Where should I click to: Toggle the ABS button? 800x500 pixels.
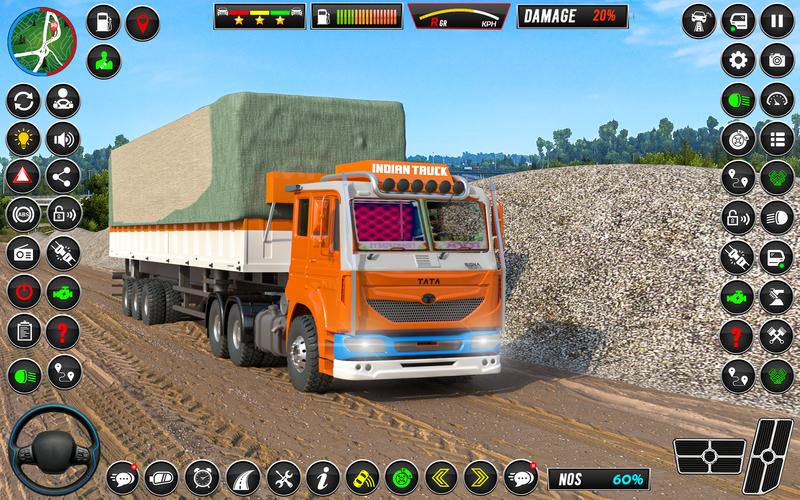click(23, 214)
